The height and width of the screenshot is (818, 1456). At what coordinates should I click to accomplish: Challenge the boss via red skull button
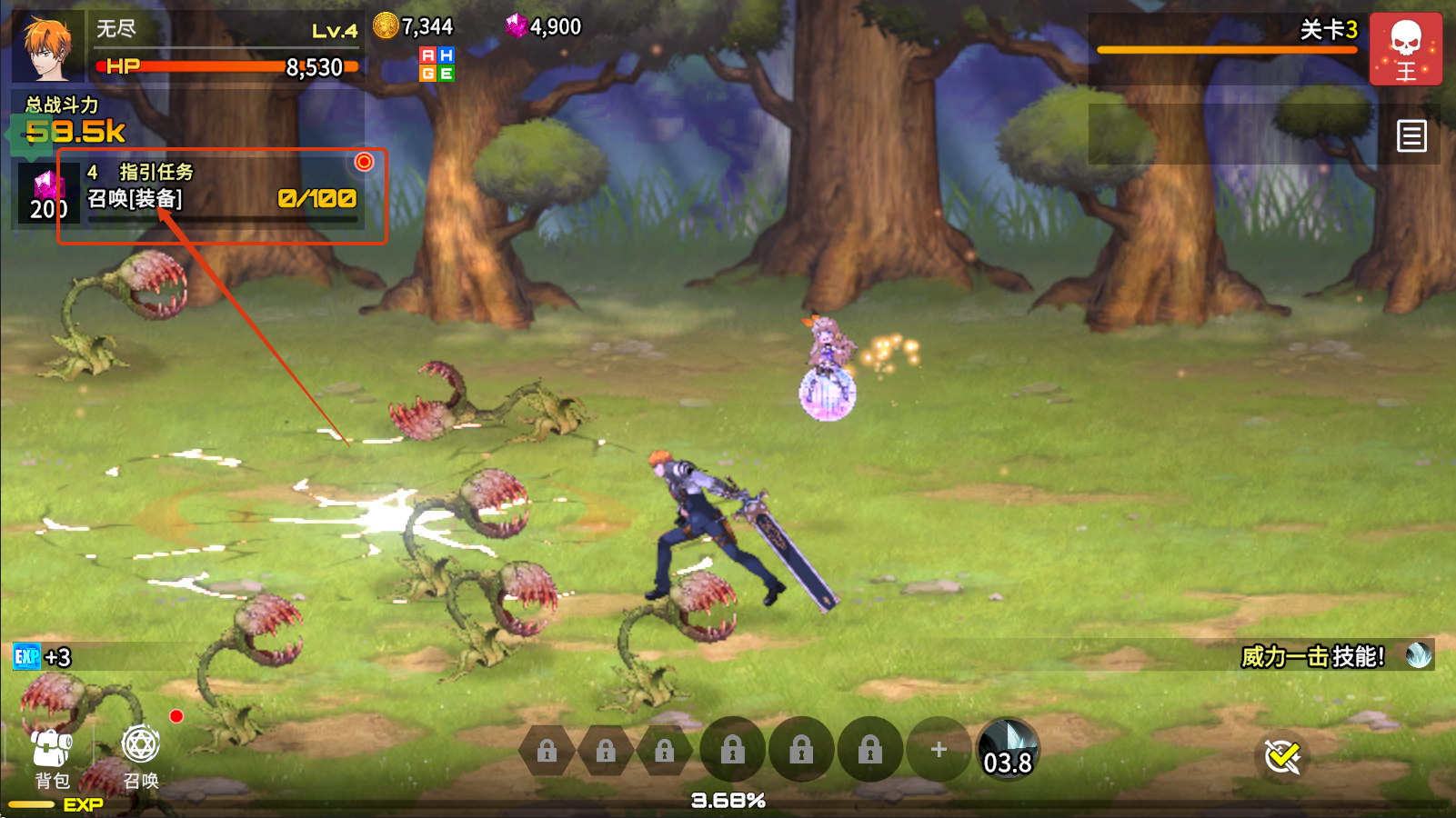pyautogui.click(x=1405, y=49)
